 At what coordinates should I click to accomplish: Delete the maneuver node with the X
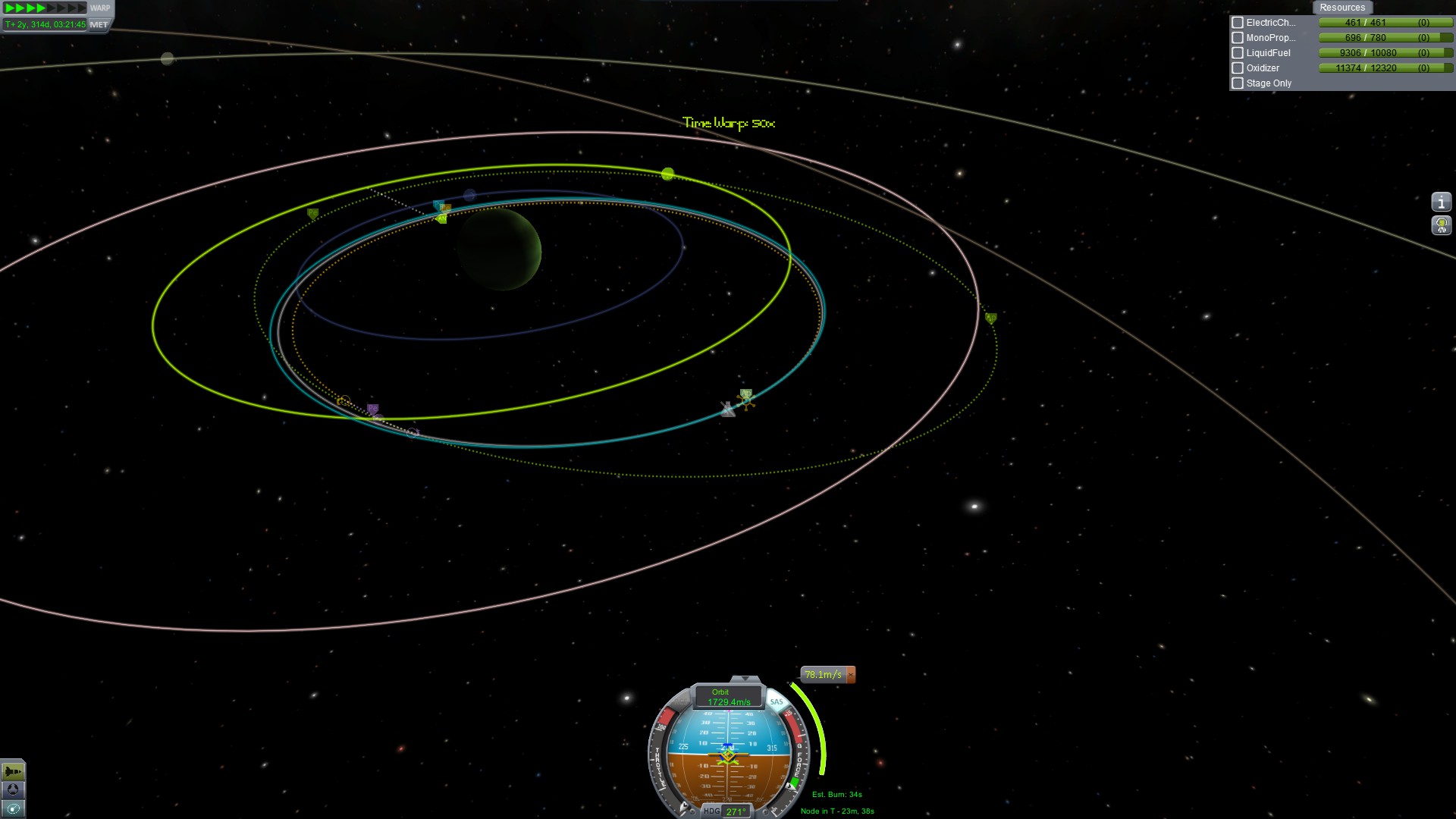coord(851,674)
